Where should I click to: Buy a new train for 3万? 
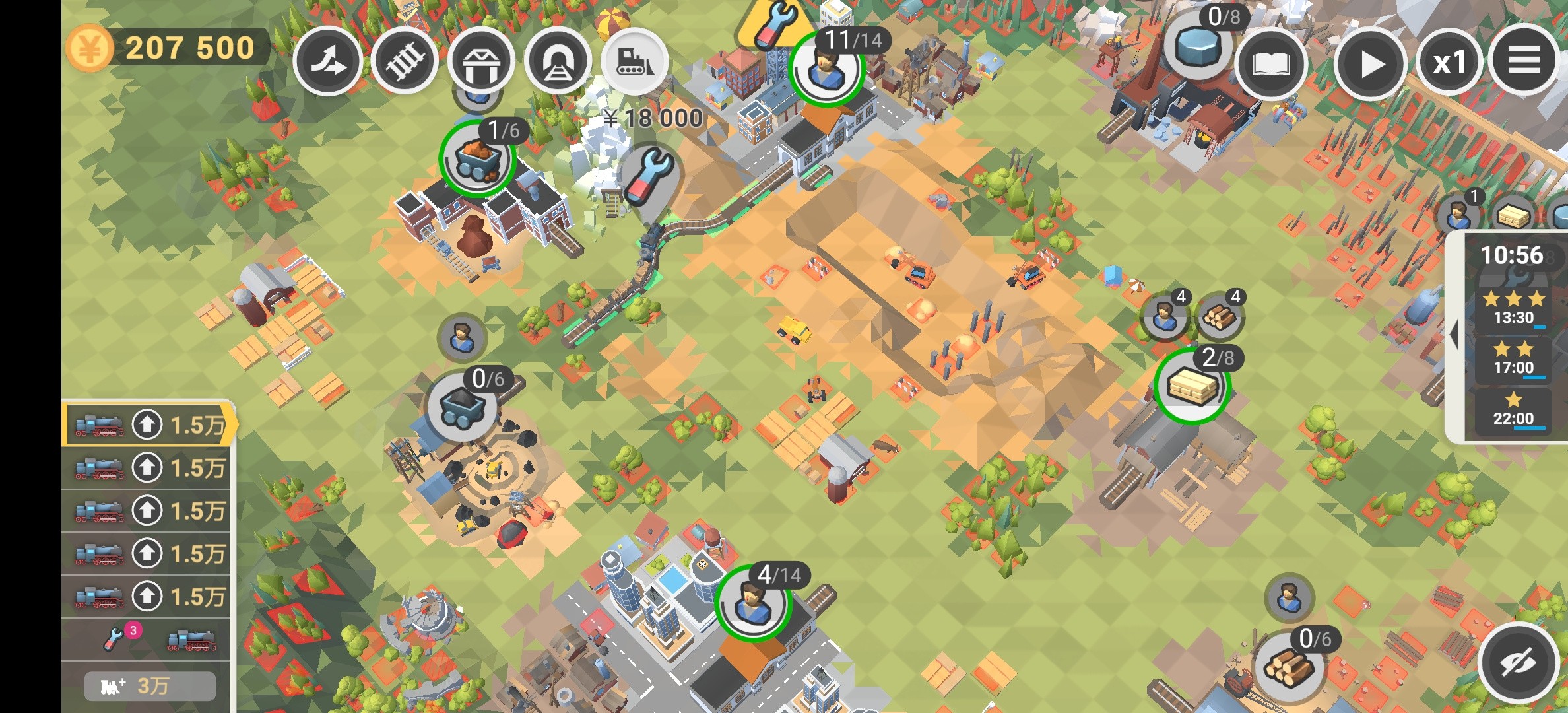[150, 686]
